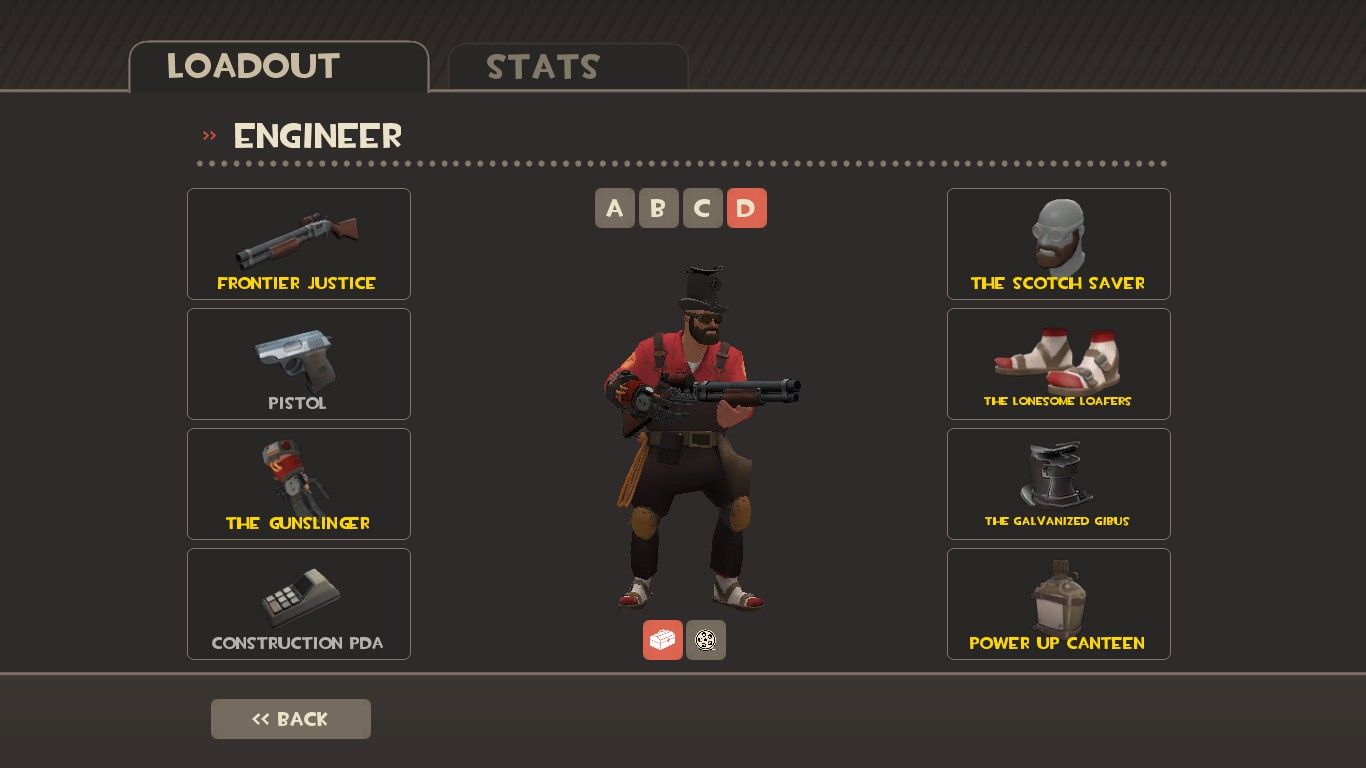The image size is (1366, 768).
Task: Open the Construction PDA slot
Action: (298, 603)
